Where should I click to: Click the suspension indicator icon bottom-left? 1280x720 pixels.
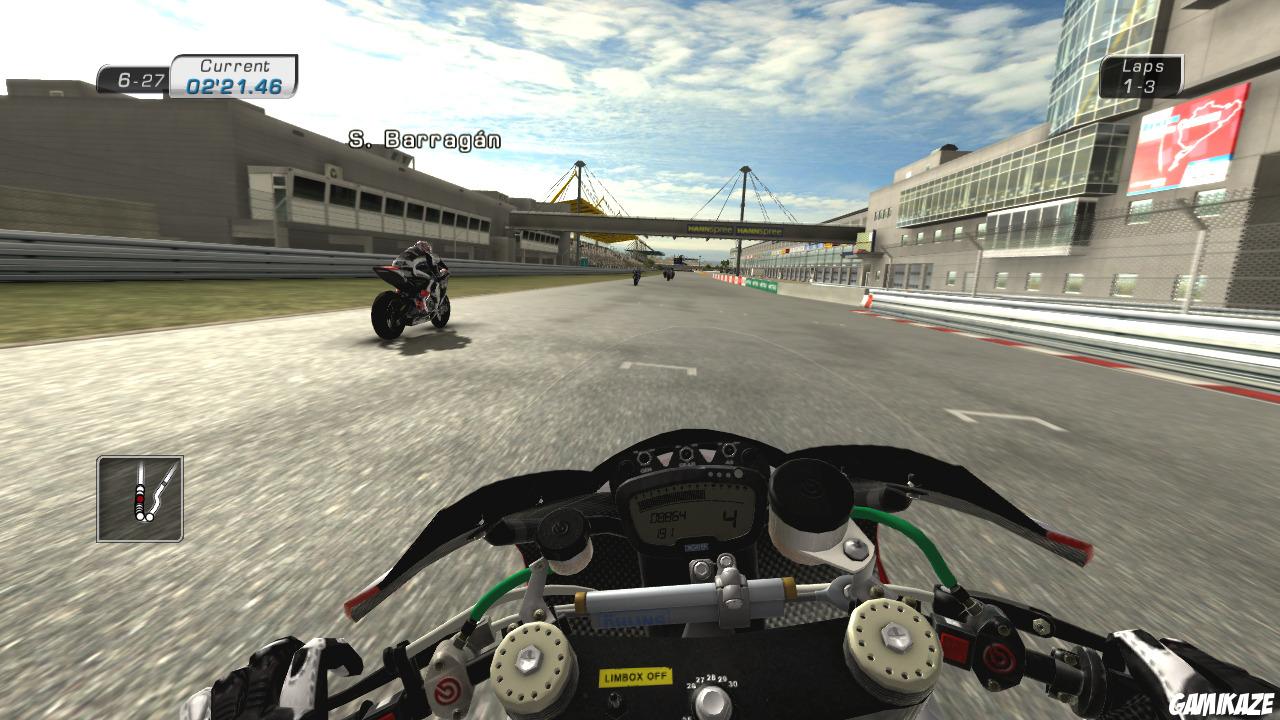[140, 500]
